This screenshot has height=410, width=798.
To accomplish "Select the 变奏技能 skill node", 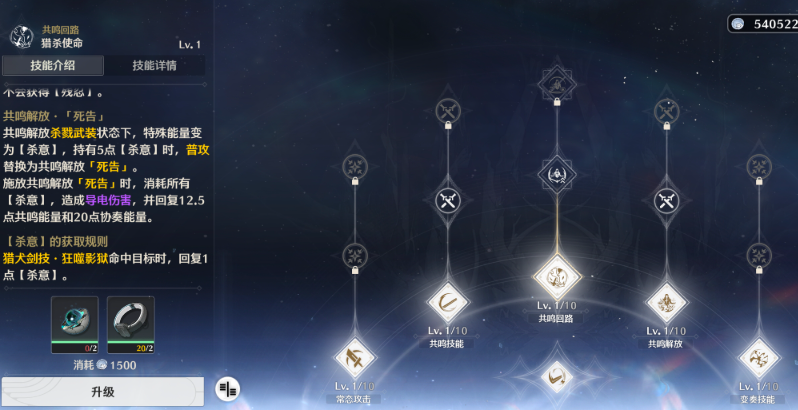I will pyautogui.click(x=758, y=357).
